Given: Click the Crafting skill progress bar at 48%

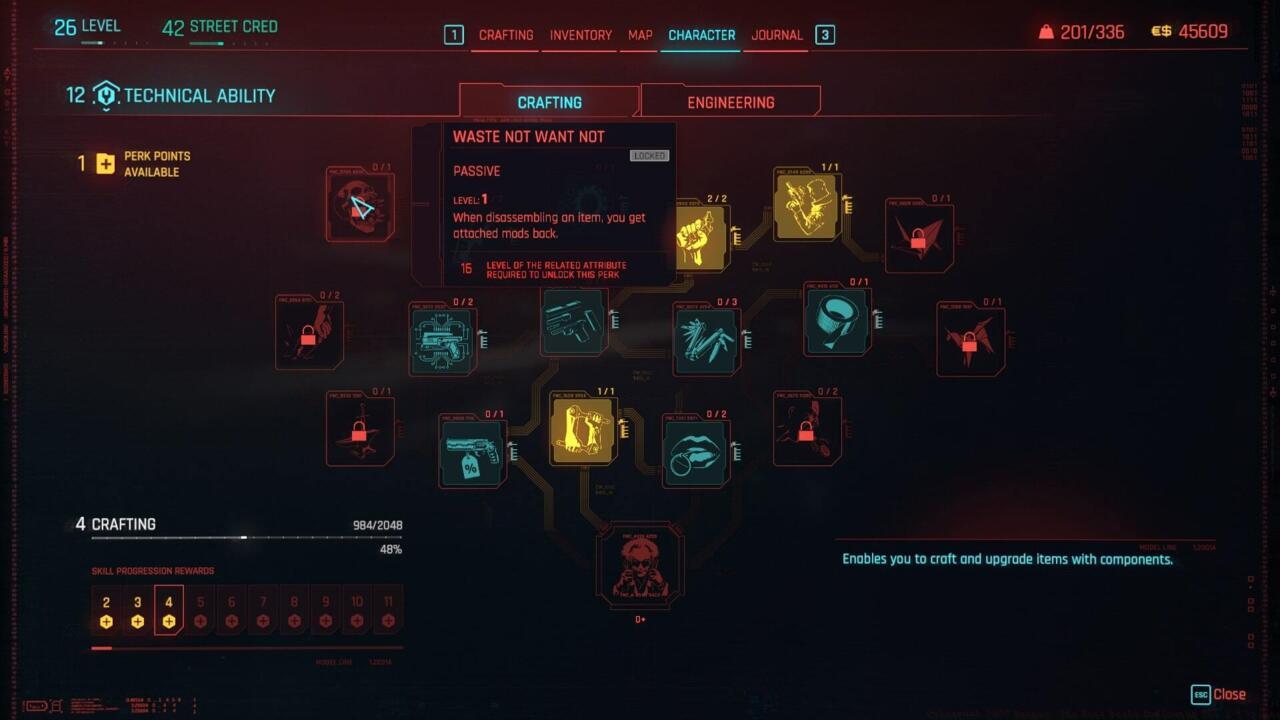Looking at the screenshot, I should point(245,537).
